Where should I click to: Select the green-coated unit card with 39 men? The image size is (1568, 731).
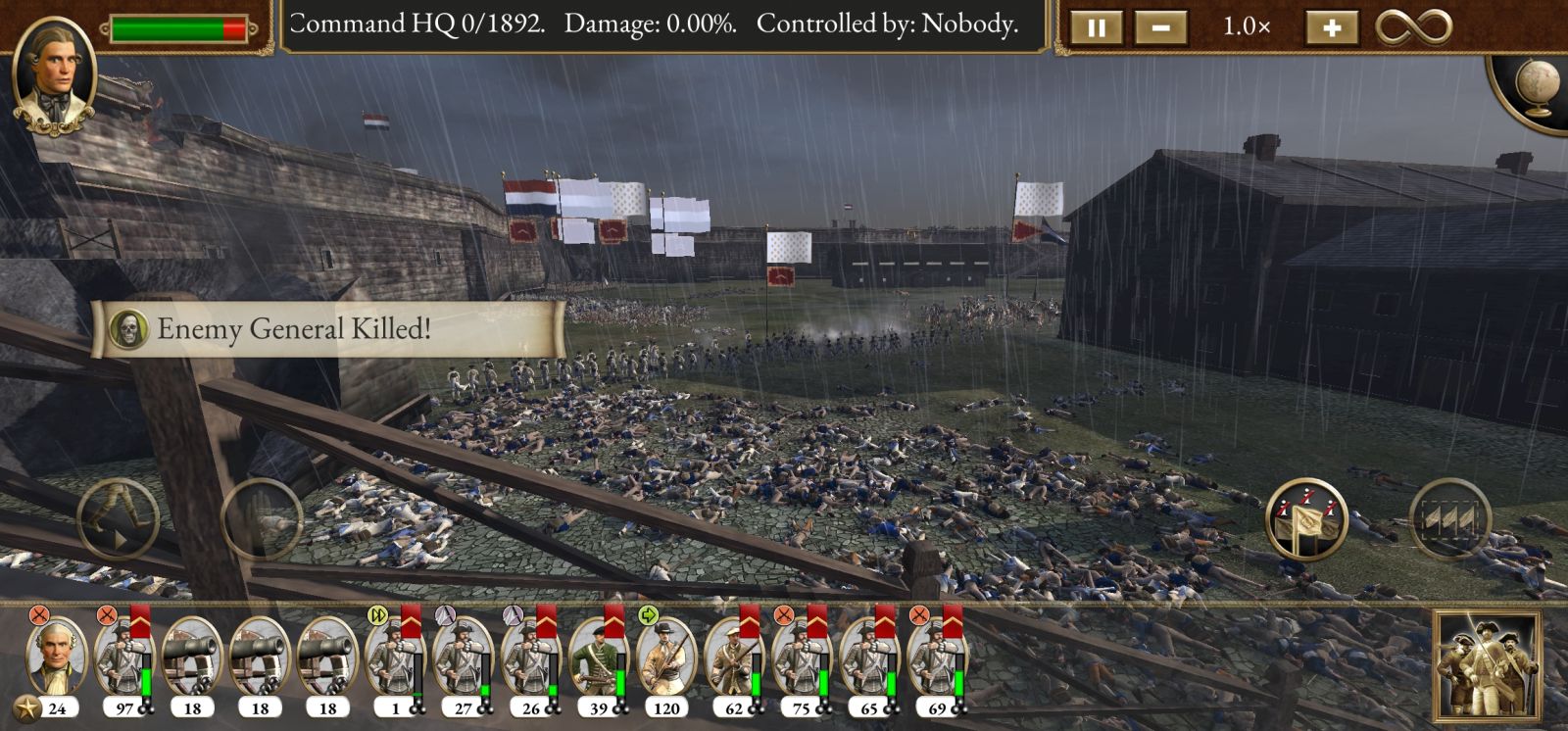(598, 658)
